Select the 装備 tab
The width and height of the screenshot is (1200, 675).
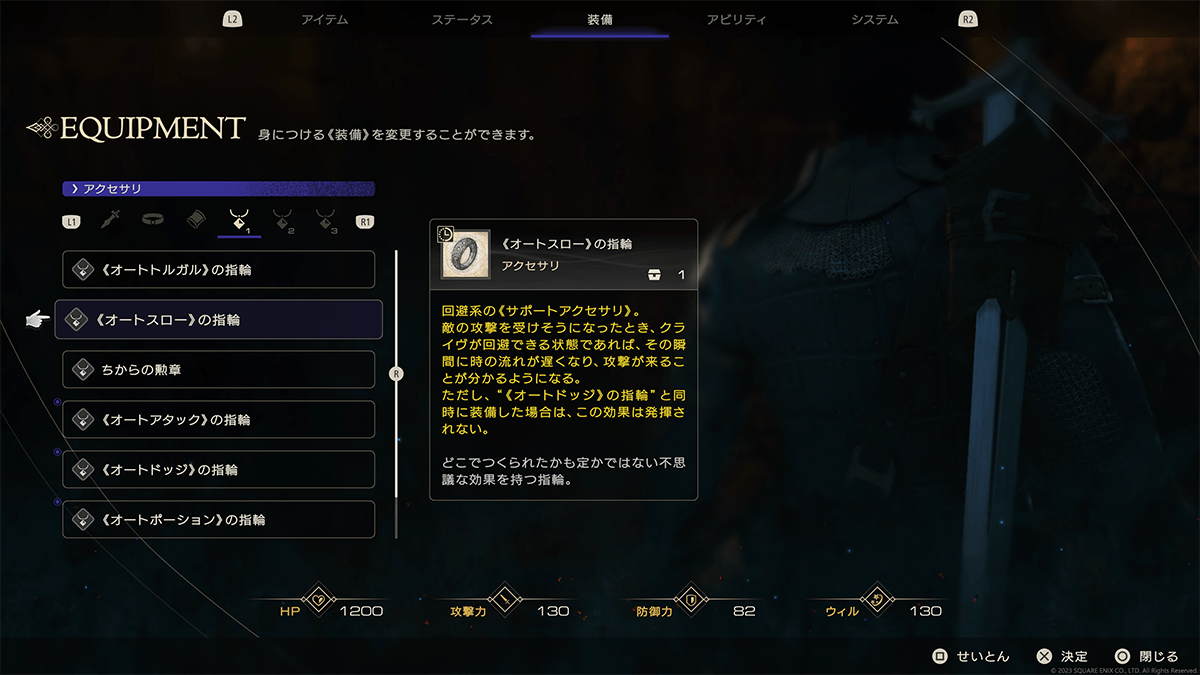pyautogui.click(x=600, y=20)
